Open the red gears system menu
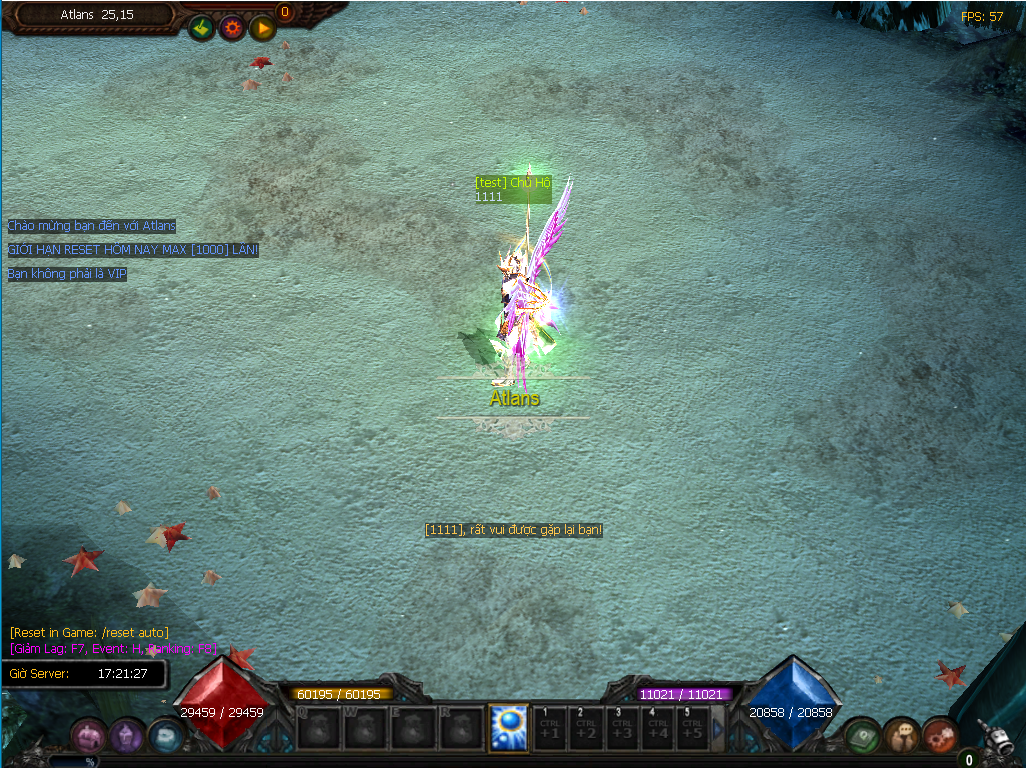Image resolution: width=1026 pixels, height=768 pixels. tap(940, 736)
